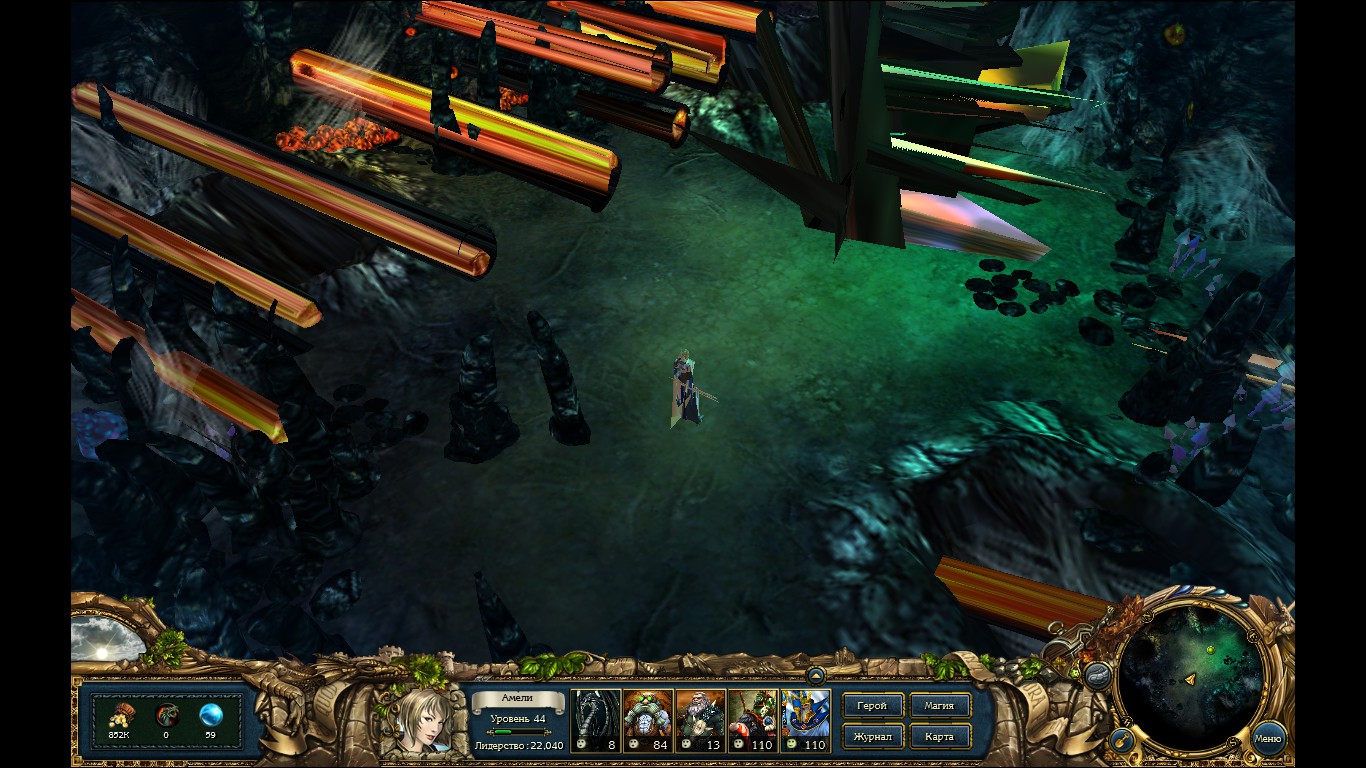Click the circular toggle at the minimap's bottom-right rim
The height and width of the screenshot is (768, 1366).
pos(1232,743)
